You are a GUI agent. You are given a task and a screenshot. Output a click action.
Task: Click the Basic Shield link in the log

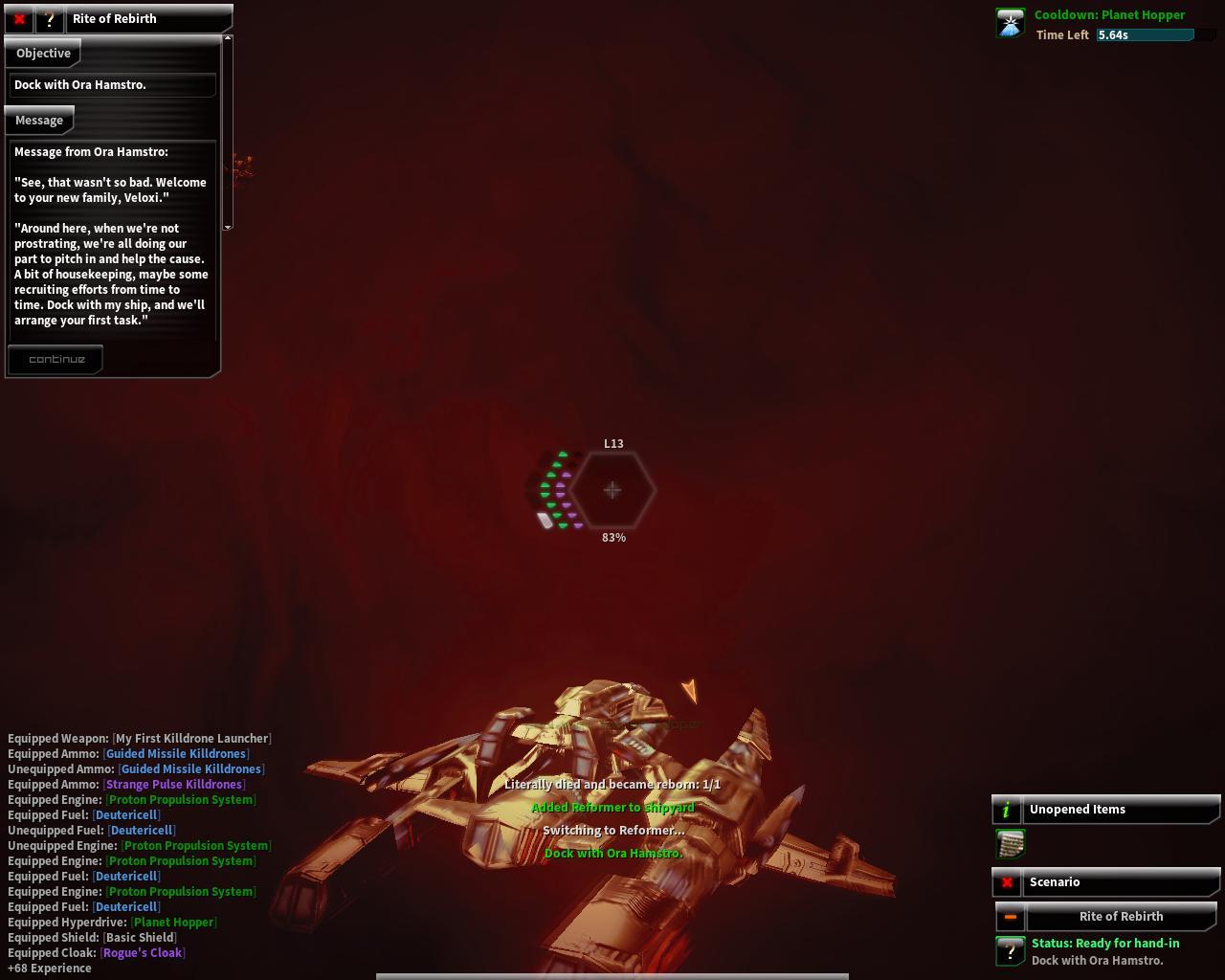(x=140, y=938)
